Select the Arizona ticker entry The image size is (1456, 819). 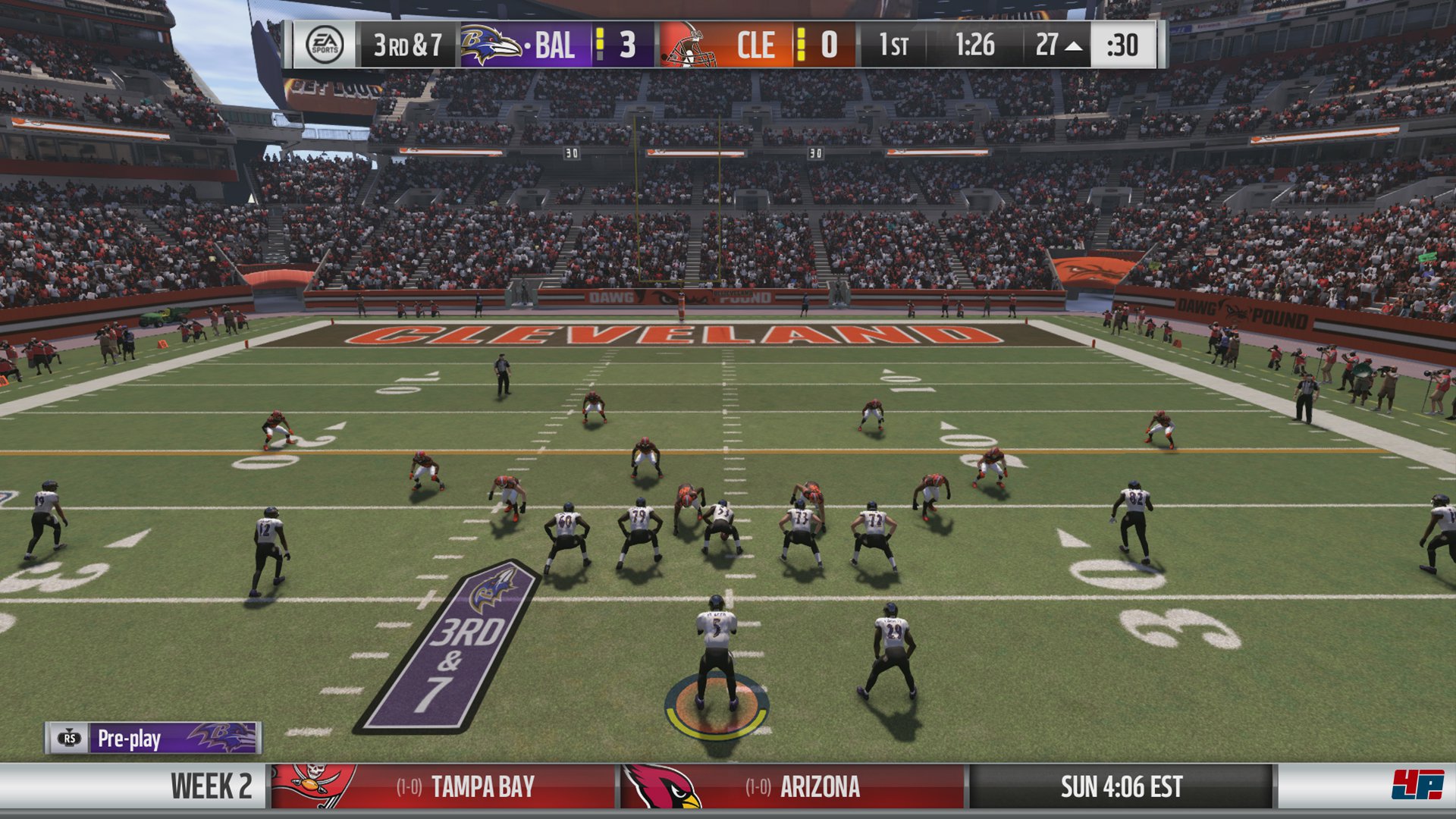(792, 786)
